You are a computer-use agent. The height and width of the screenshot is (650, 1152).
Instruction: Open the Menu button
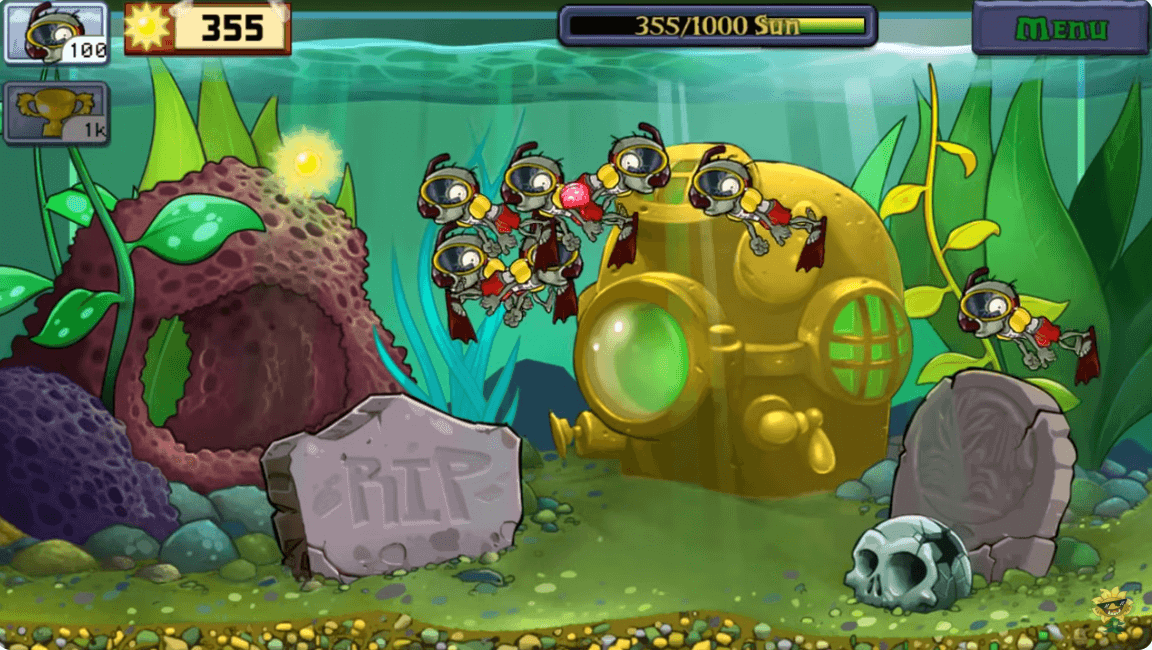[1060, 28]
